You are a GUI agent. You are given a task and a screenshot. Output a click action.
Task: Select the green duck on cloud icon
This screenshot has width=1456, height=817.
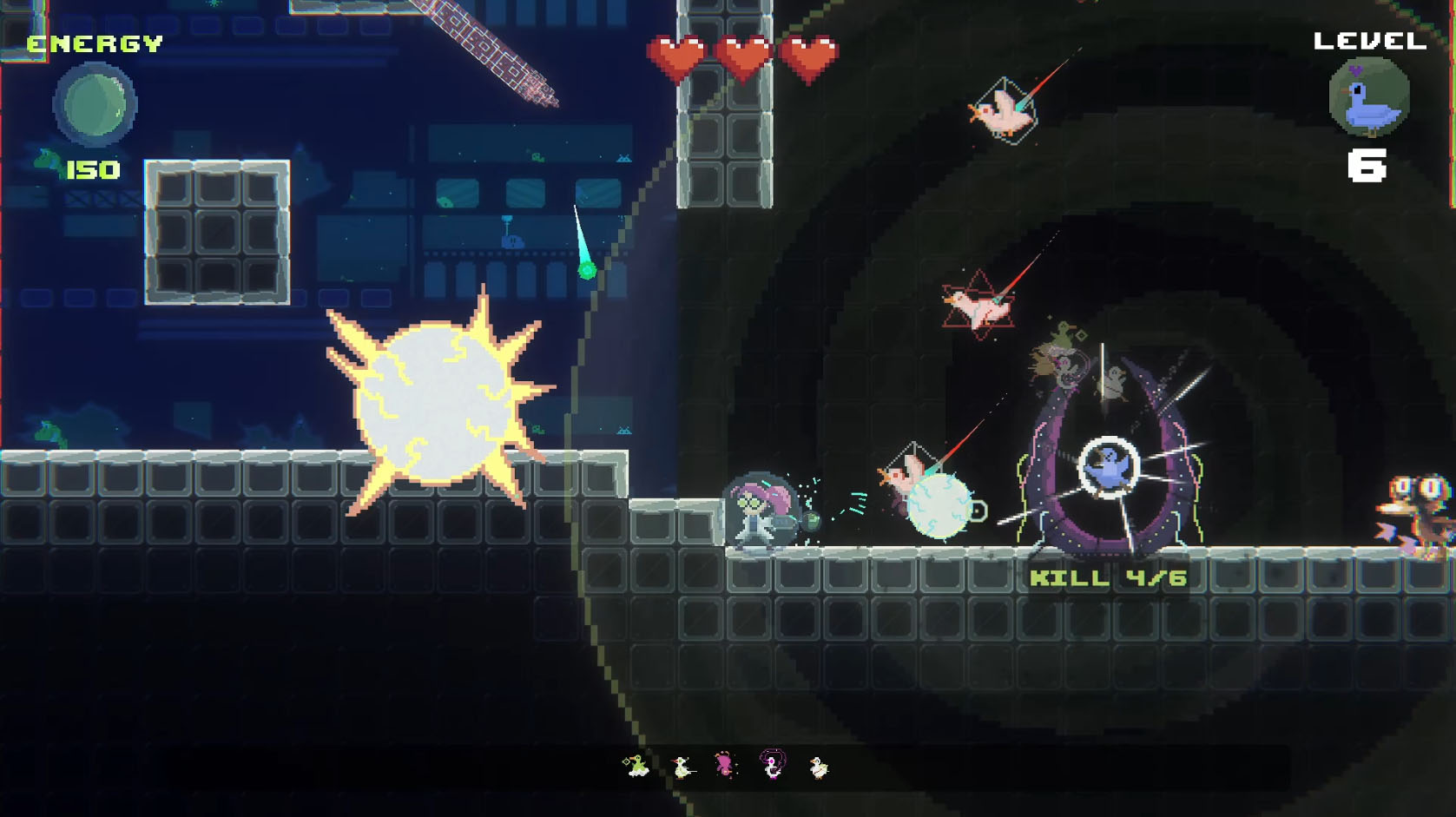click(636, 766)
